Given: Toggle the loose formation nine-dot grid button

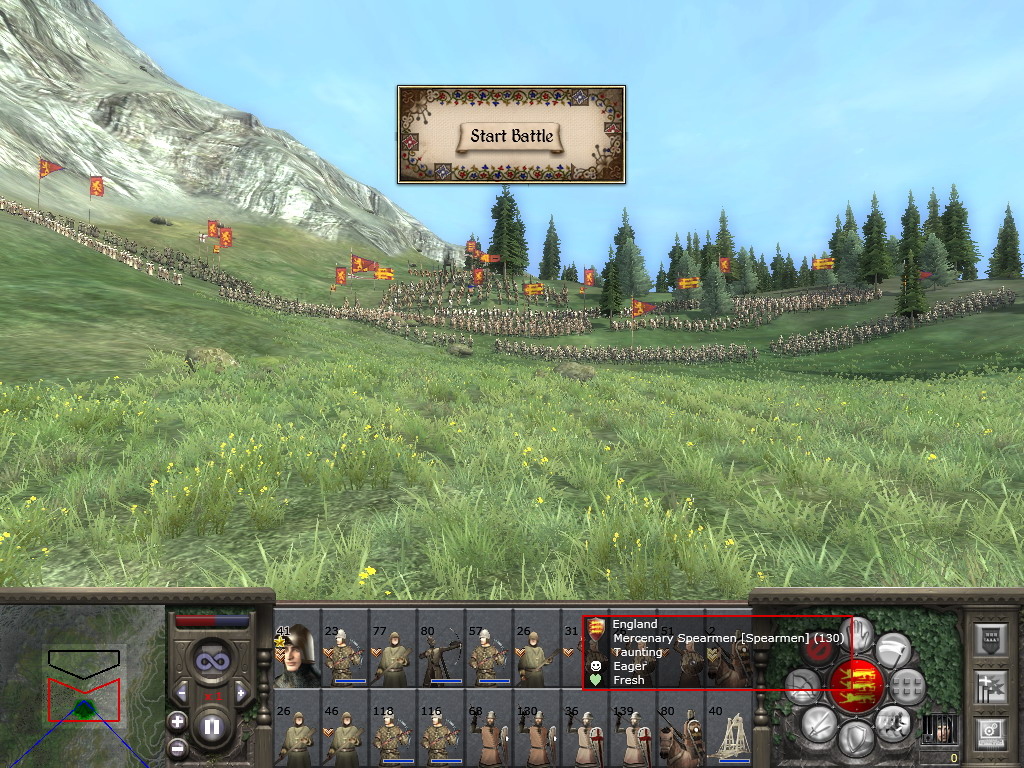Looking at the screenshot, I should pyautogui.click(x=906, y=686).
